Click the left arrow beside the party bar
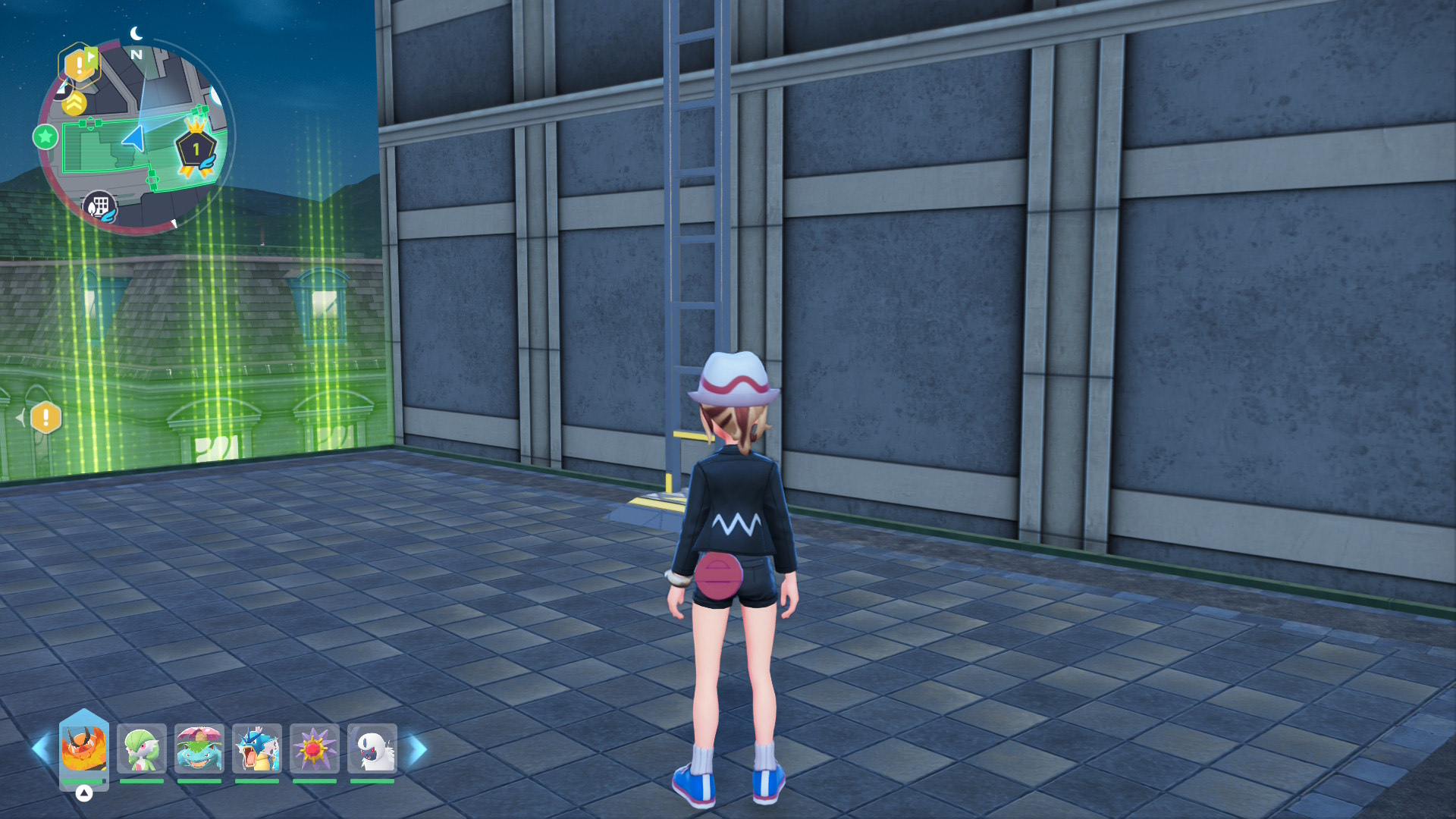 (39, 749)
